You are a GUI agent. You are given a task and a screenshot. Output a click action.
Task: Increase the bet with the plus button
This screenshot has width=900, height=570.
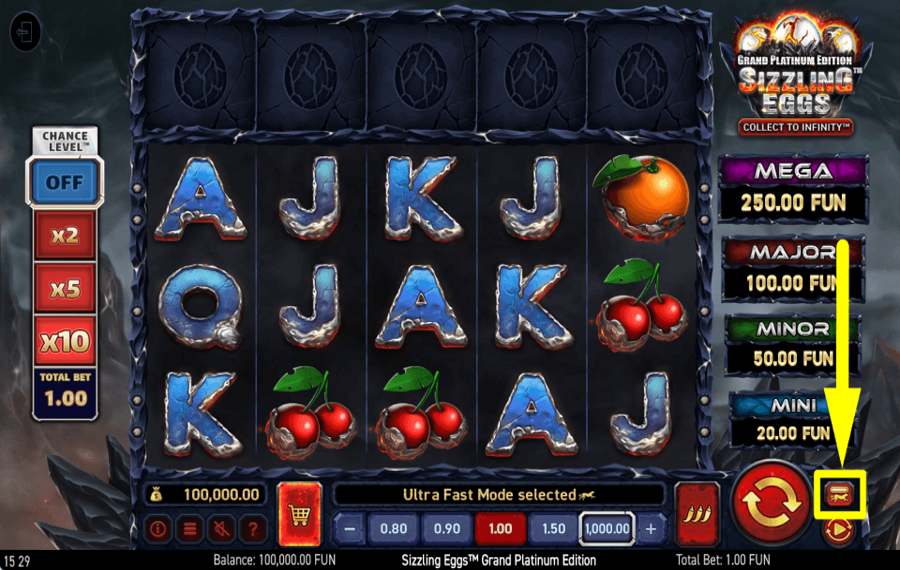pos(651,528)
